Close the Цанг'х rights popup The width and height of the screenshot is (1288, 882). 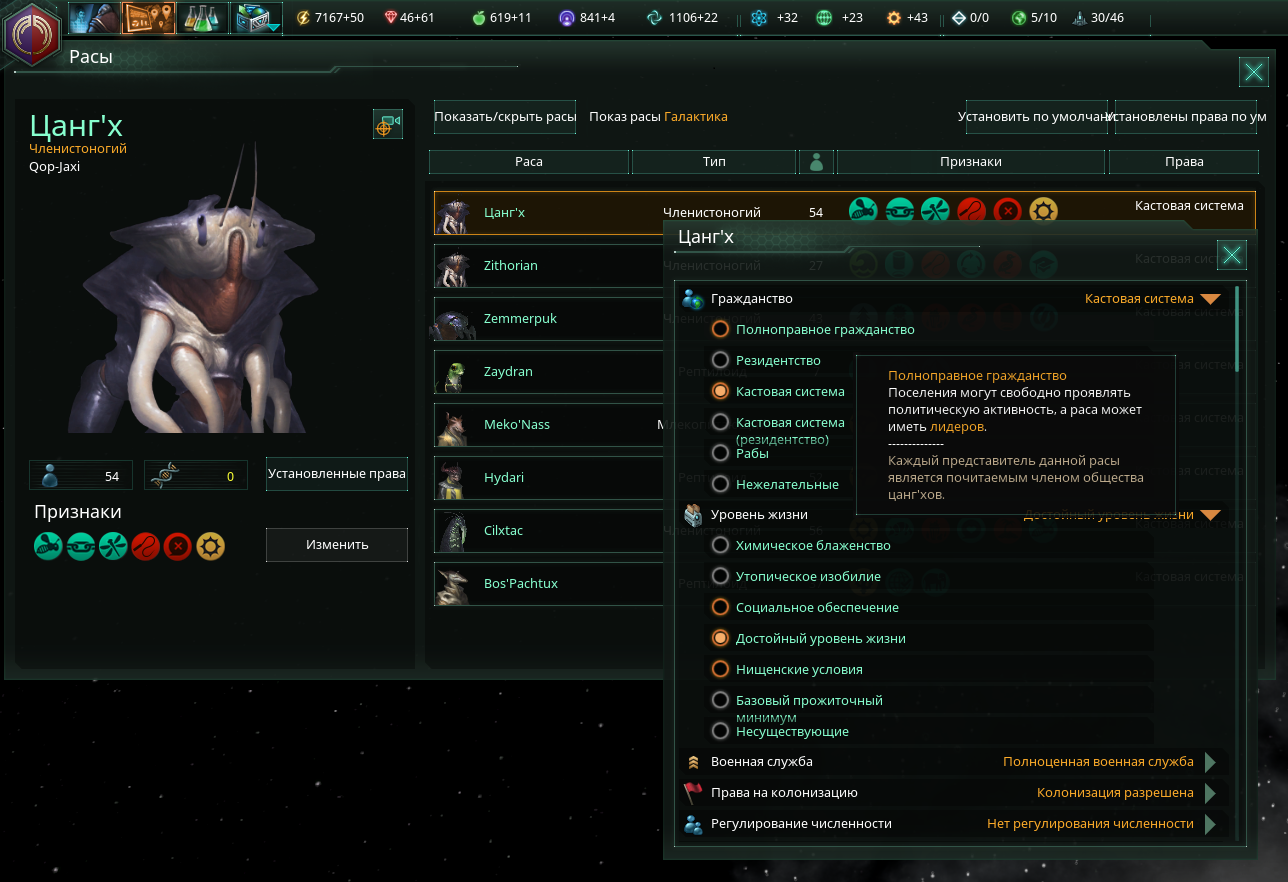(x=1232, y=255)
